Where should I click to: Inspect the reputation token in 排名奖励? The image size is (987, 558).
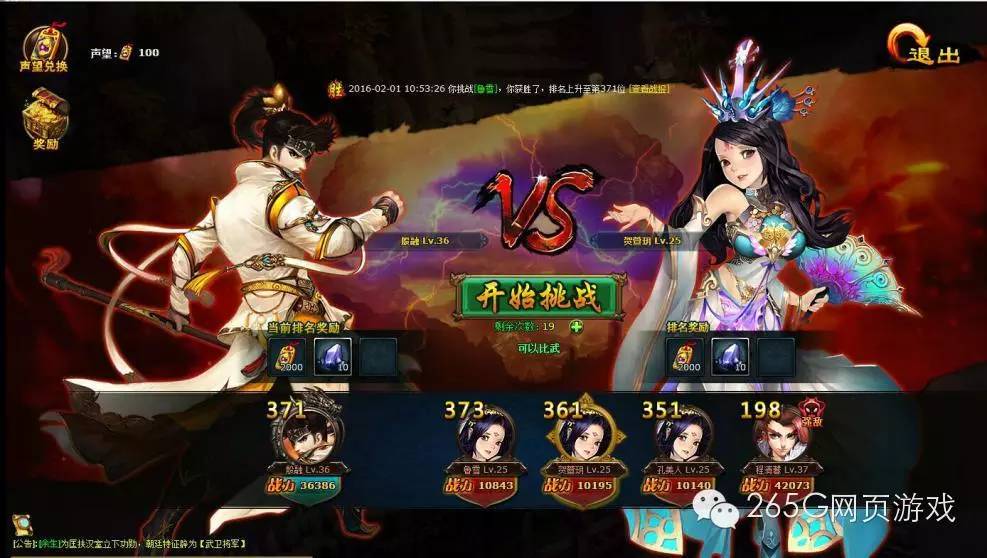(x=684, y=357)
